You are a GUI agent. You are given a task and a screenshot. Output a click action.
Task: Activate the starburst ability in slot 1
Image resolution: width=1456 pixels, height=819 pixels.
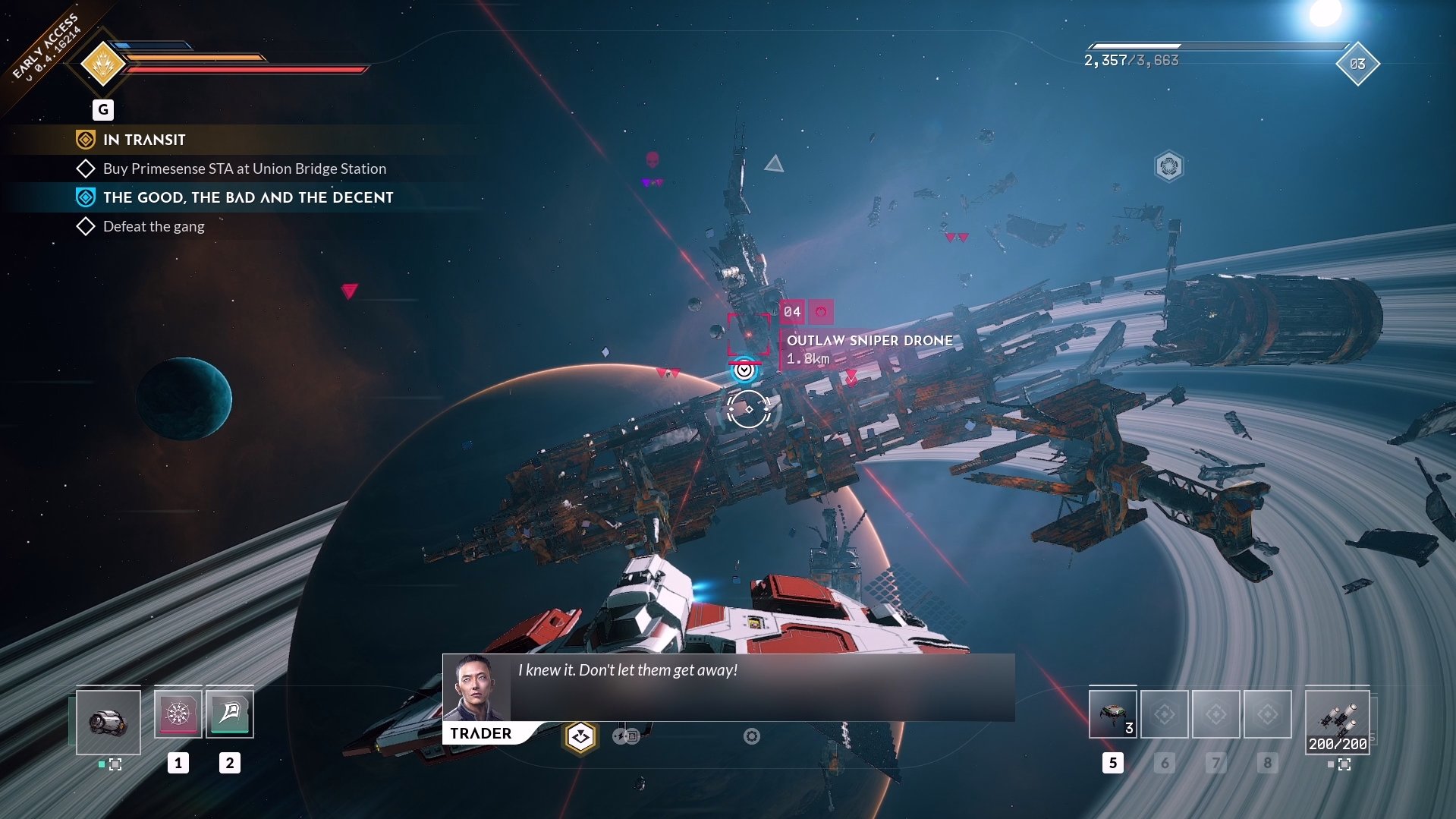tap(178, 713)
